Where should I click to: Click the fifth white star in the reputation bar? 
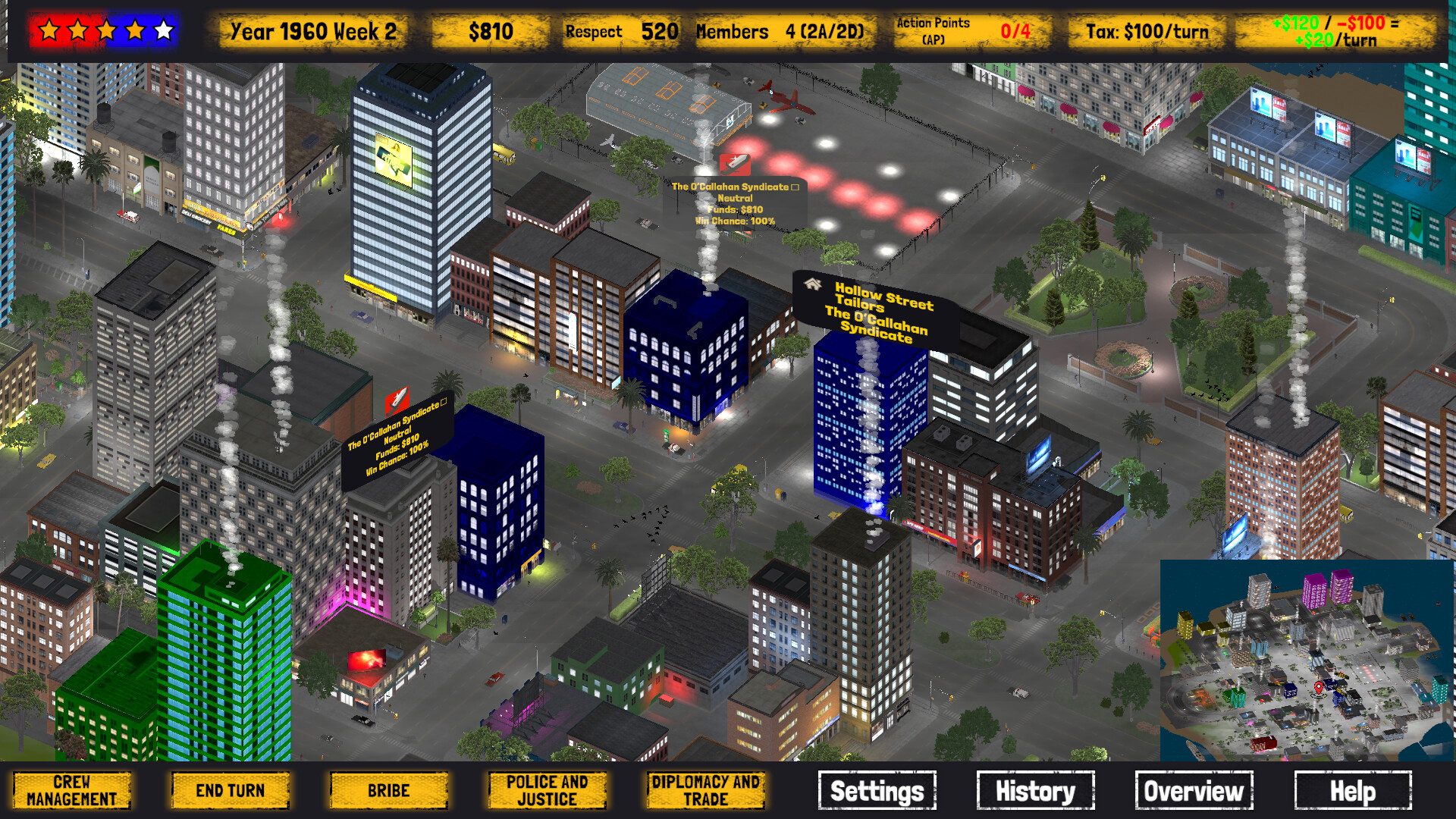(x=164, y=31)
